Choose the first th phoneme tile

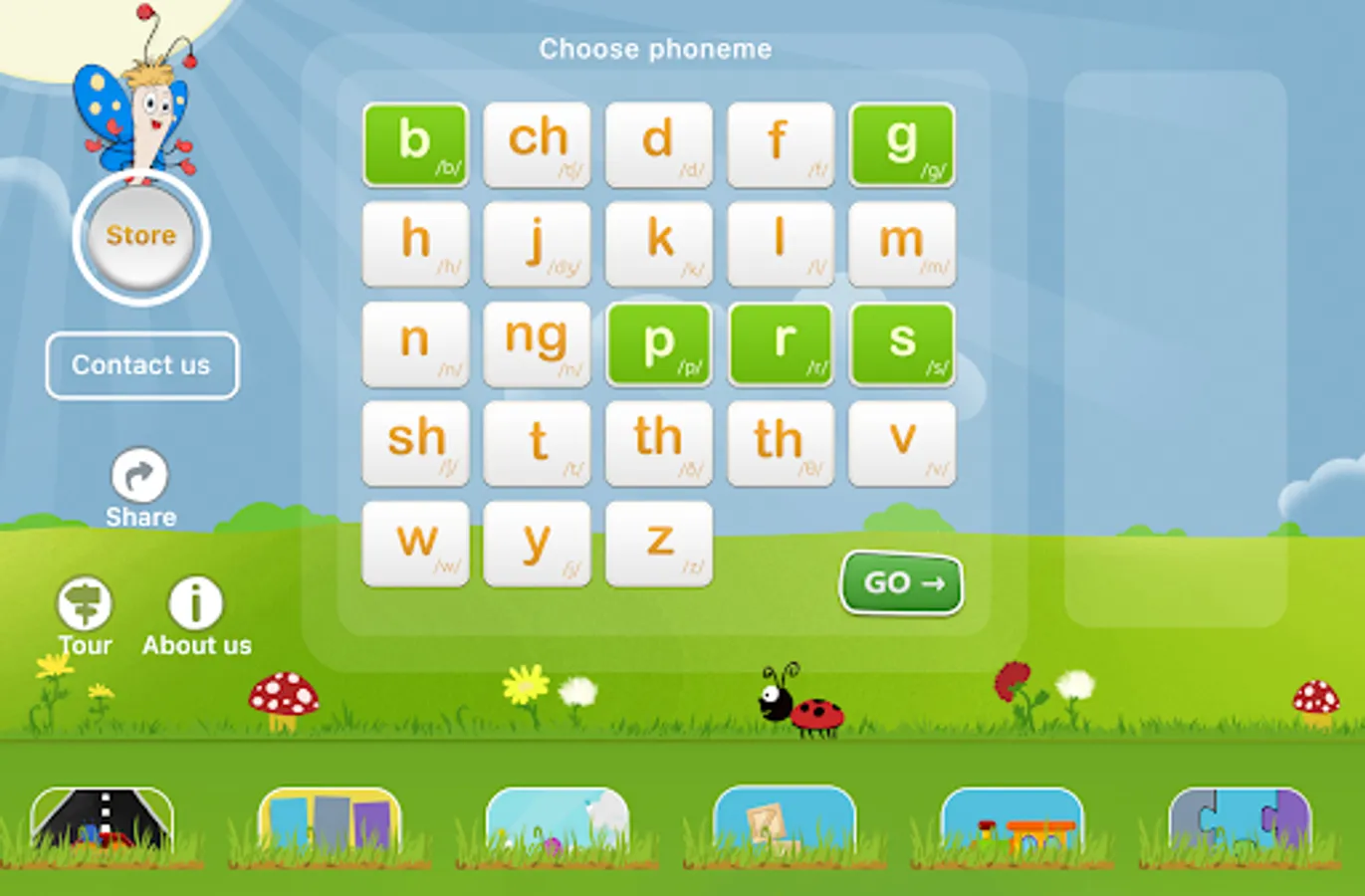(658, 444)
